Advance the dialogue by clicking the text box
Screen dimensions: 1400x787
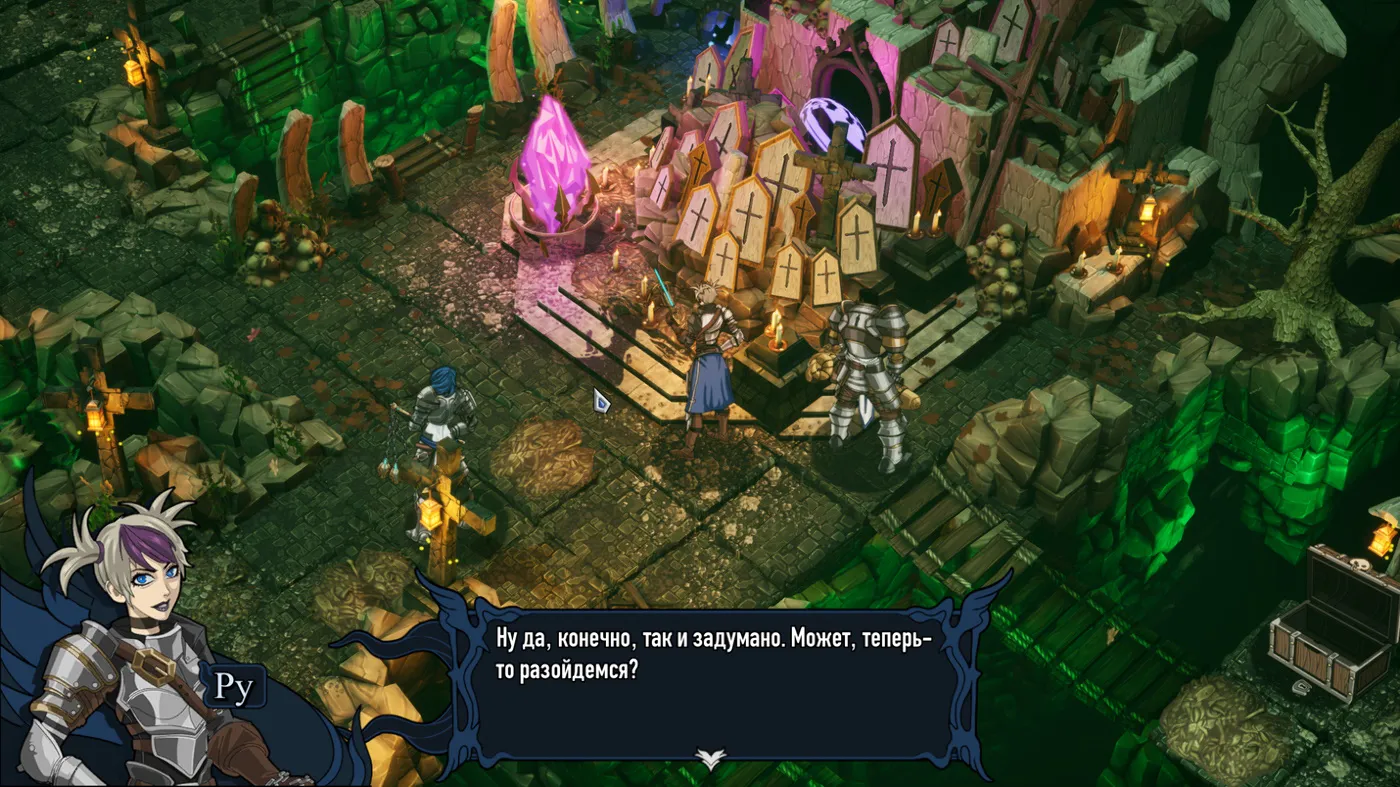point(712,680)
